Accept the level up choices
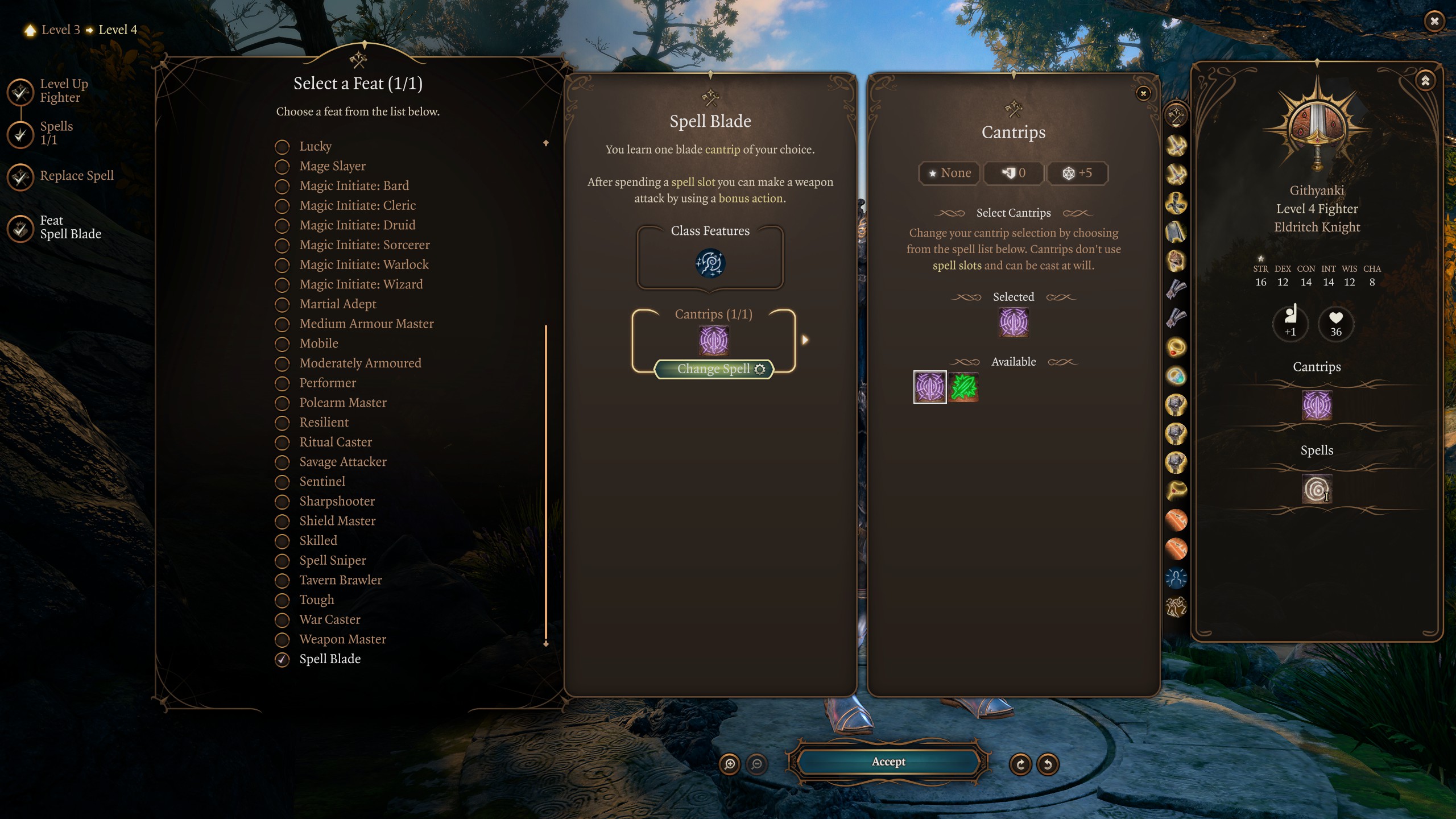Viewport: 1456px width, 819px height. 888,762
